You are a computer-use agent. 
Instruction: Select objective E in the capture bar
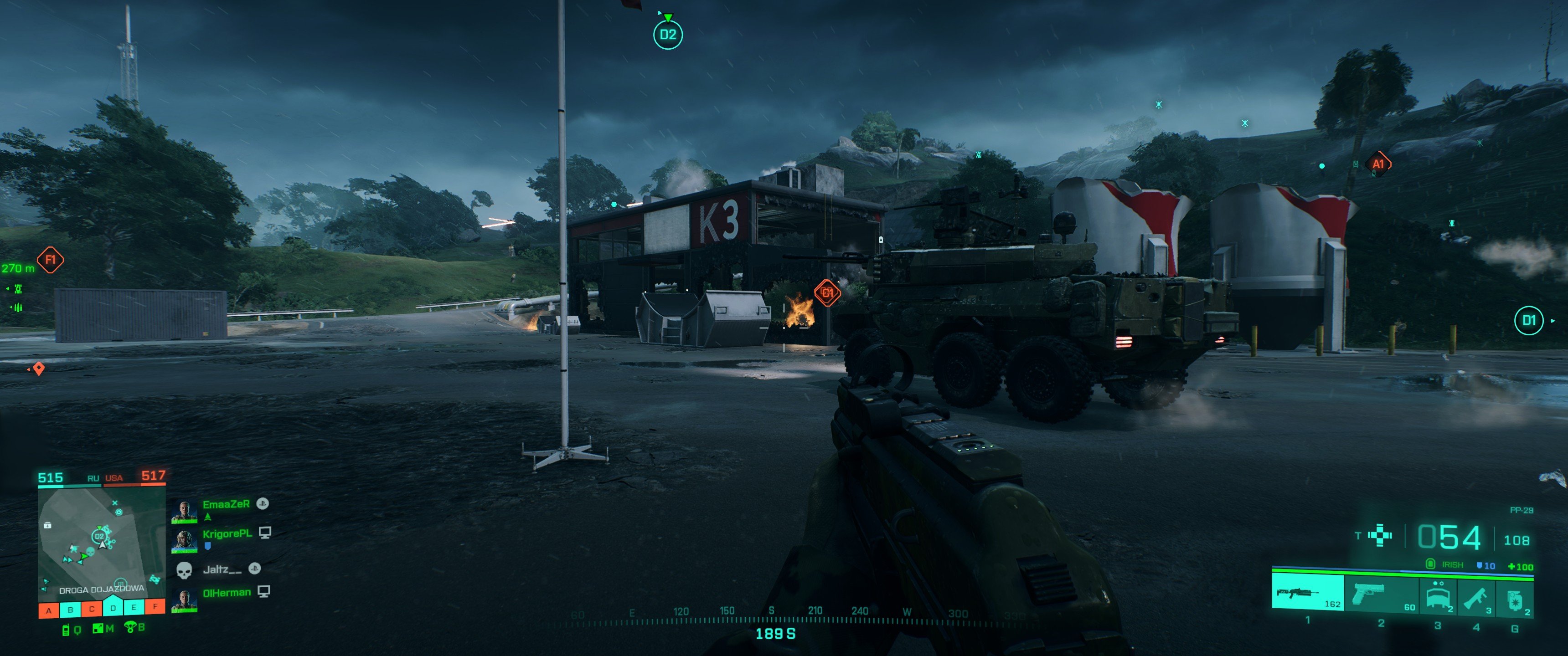click(134, 607)
